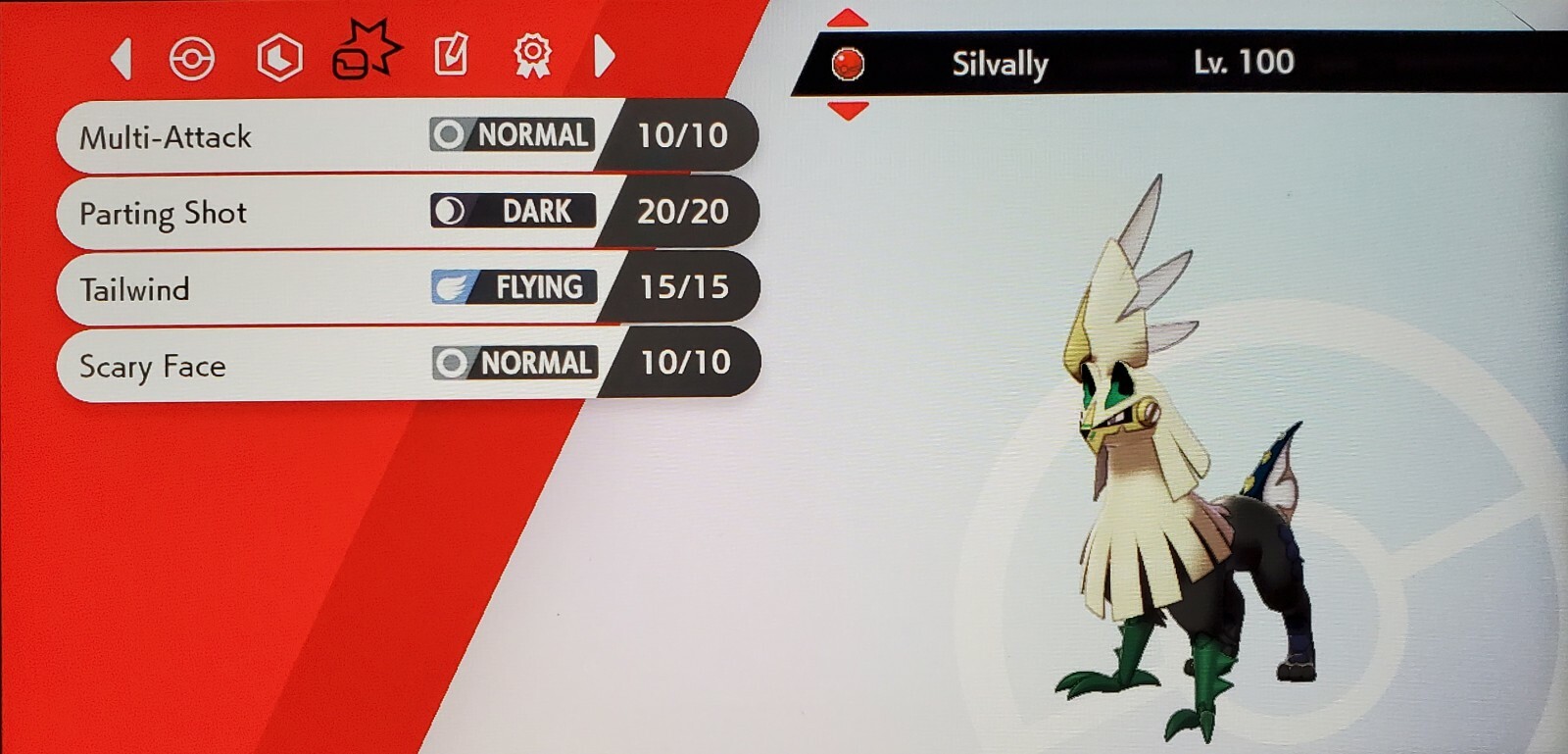Open the Pokémon info tab icon
Screen dimensions: 1568x754
point(193,56)
